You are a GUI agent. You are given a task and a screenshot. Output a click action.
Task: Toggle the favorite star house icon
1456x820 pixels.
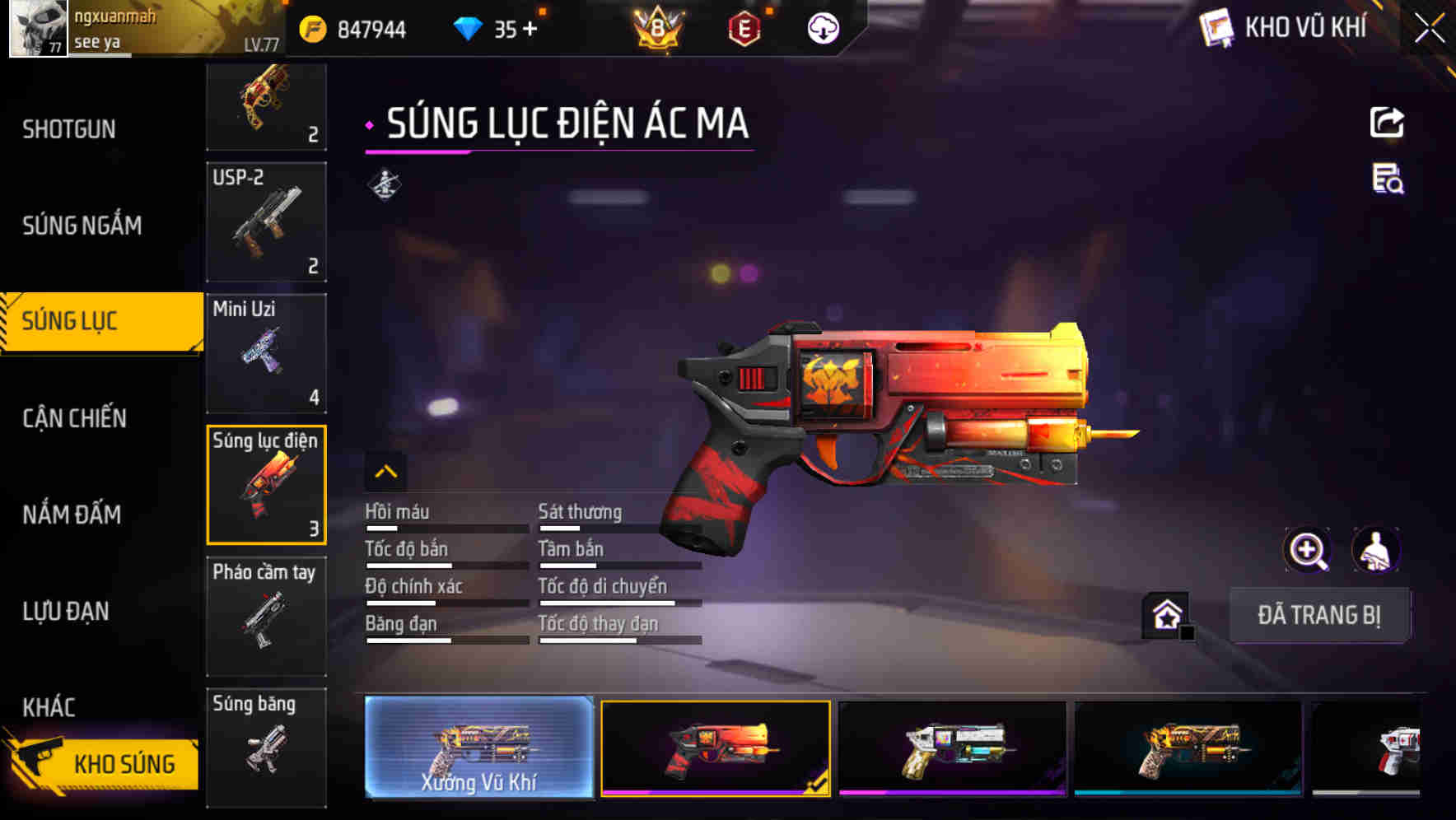[x=1164, y=614]
